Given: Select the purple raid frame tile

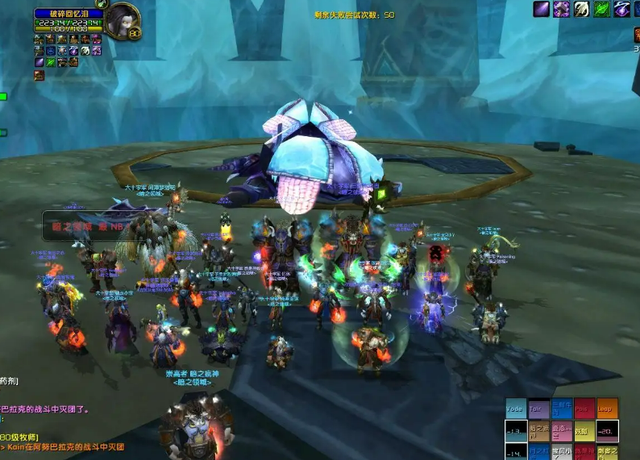Looking at the screenshot, I should [x=538, y=410].
